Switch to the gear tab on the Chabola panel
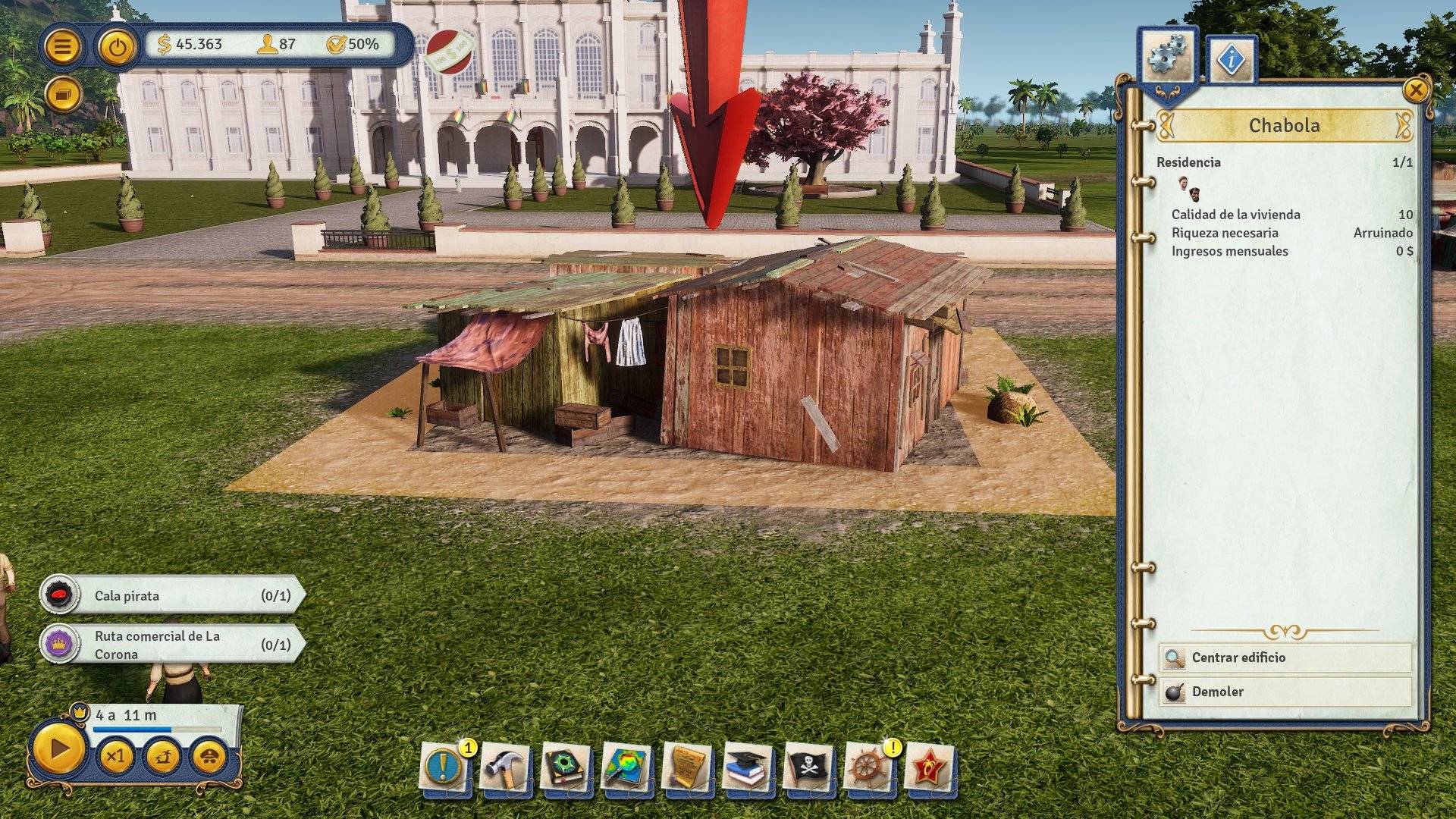1456x819 pixels. (x=1166, y=53)
